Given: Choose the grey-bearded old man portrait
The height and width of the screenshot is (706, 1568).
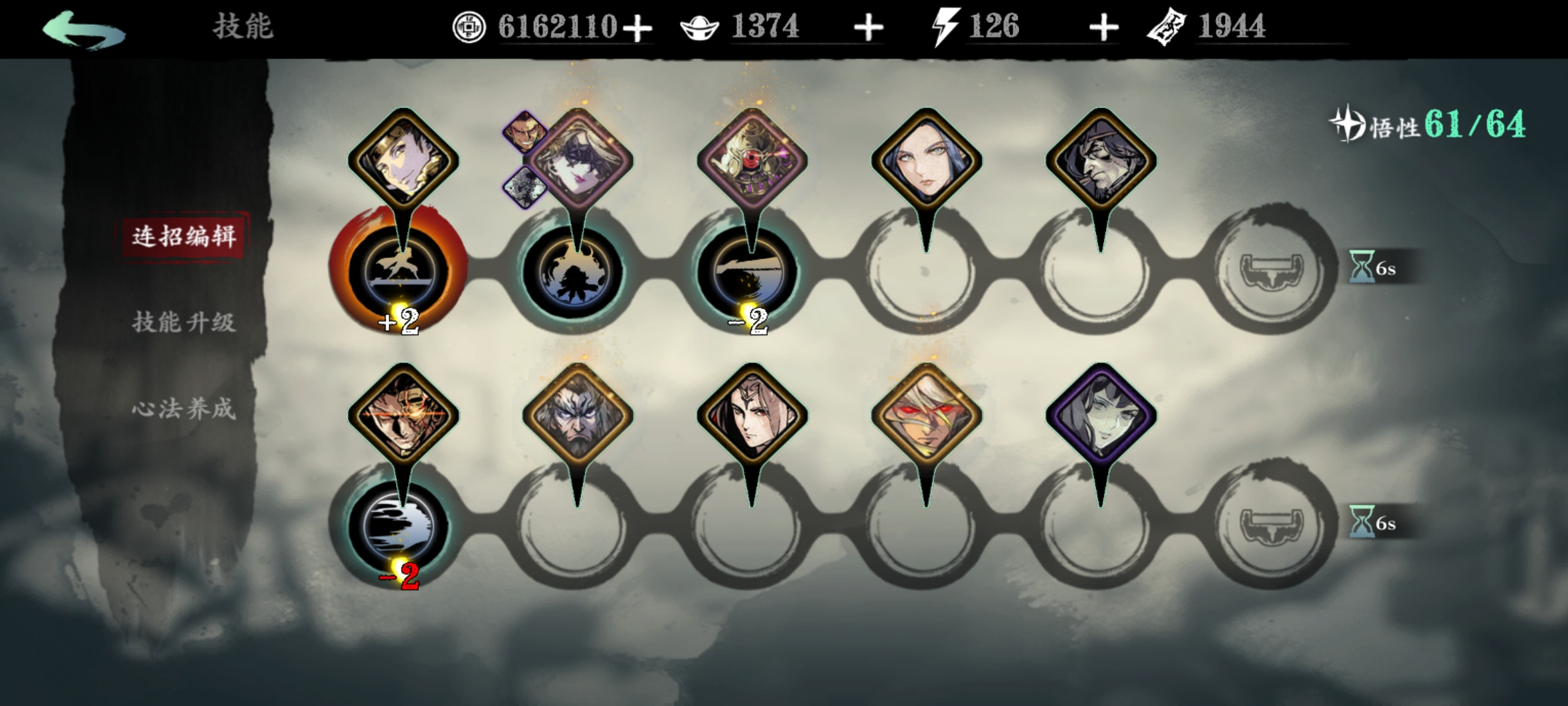Looking at the screenshot, I should tap(578, 416).
